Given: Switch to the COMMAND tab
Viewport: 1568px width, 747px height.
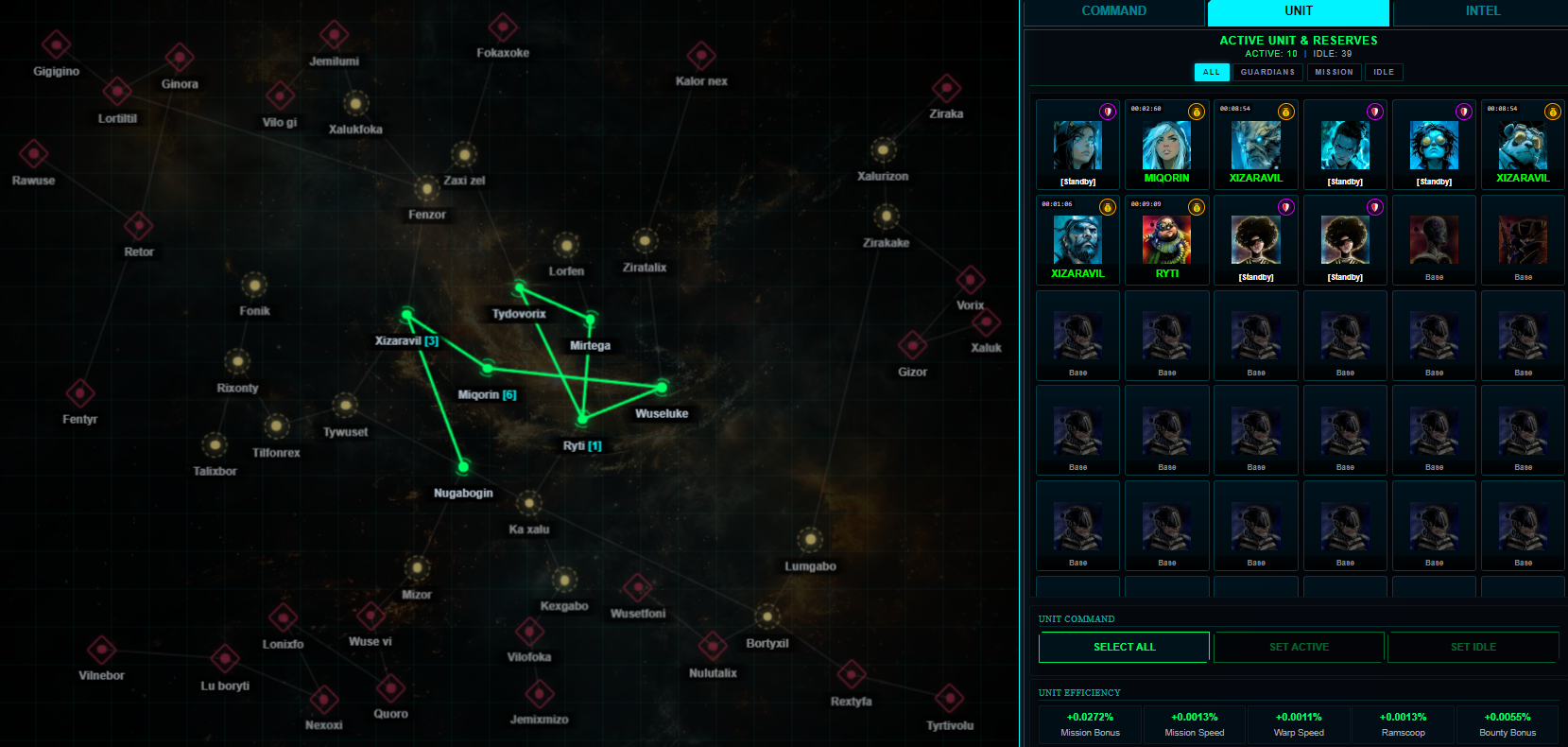Looking at the screenshot, I should (x=1113, y=11).
